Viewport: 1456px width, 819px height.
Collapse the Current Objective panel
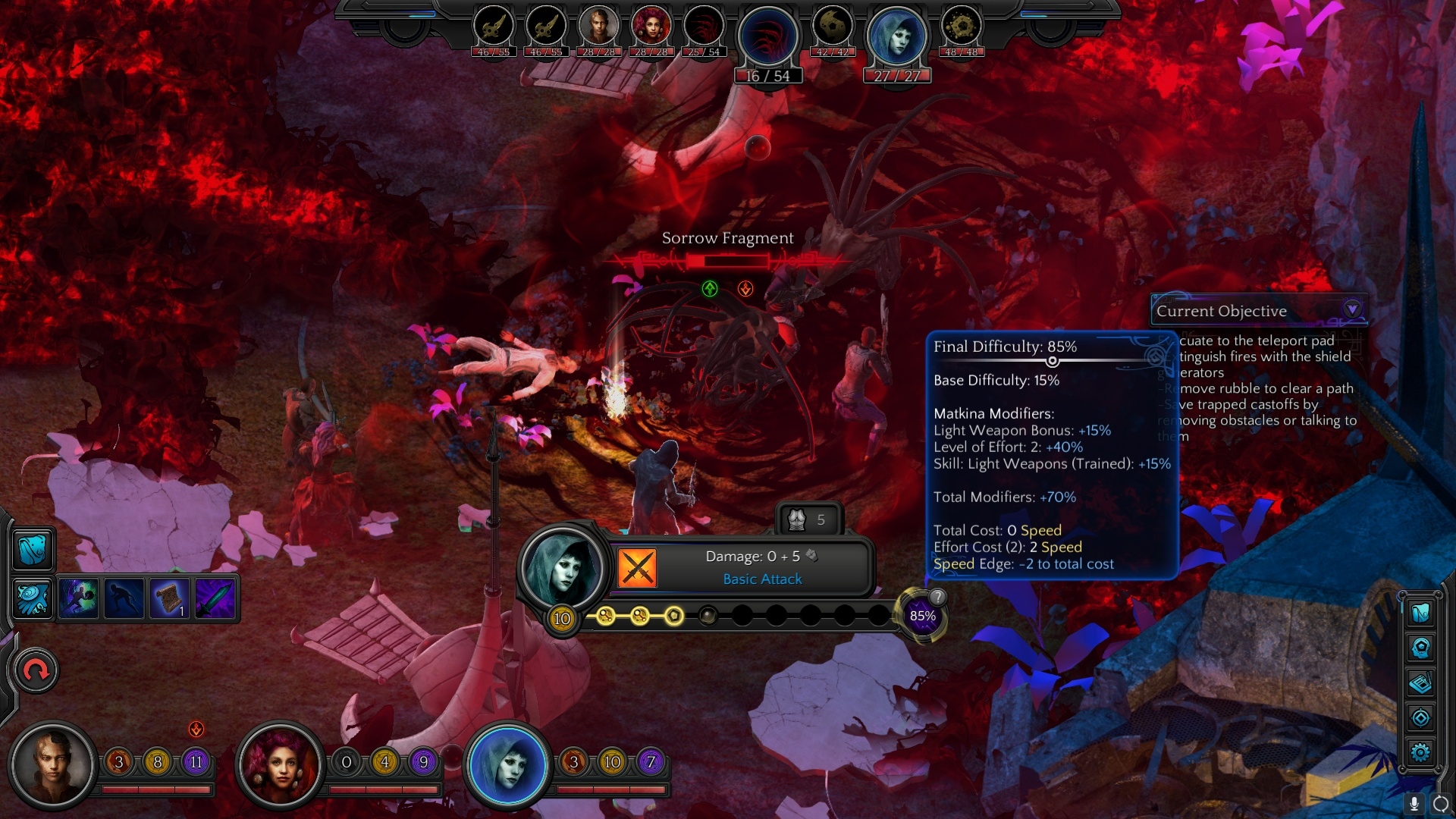pyautogui.click(x=1352, y=309)
